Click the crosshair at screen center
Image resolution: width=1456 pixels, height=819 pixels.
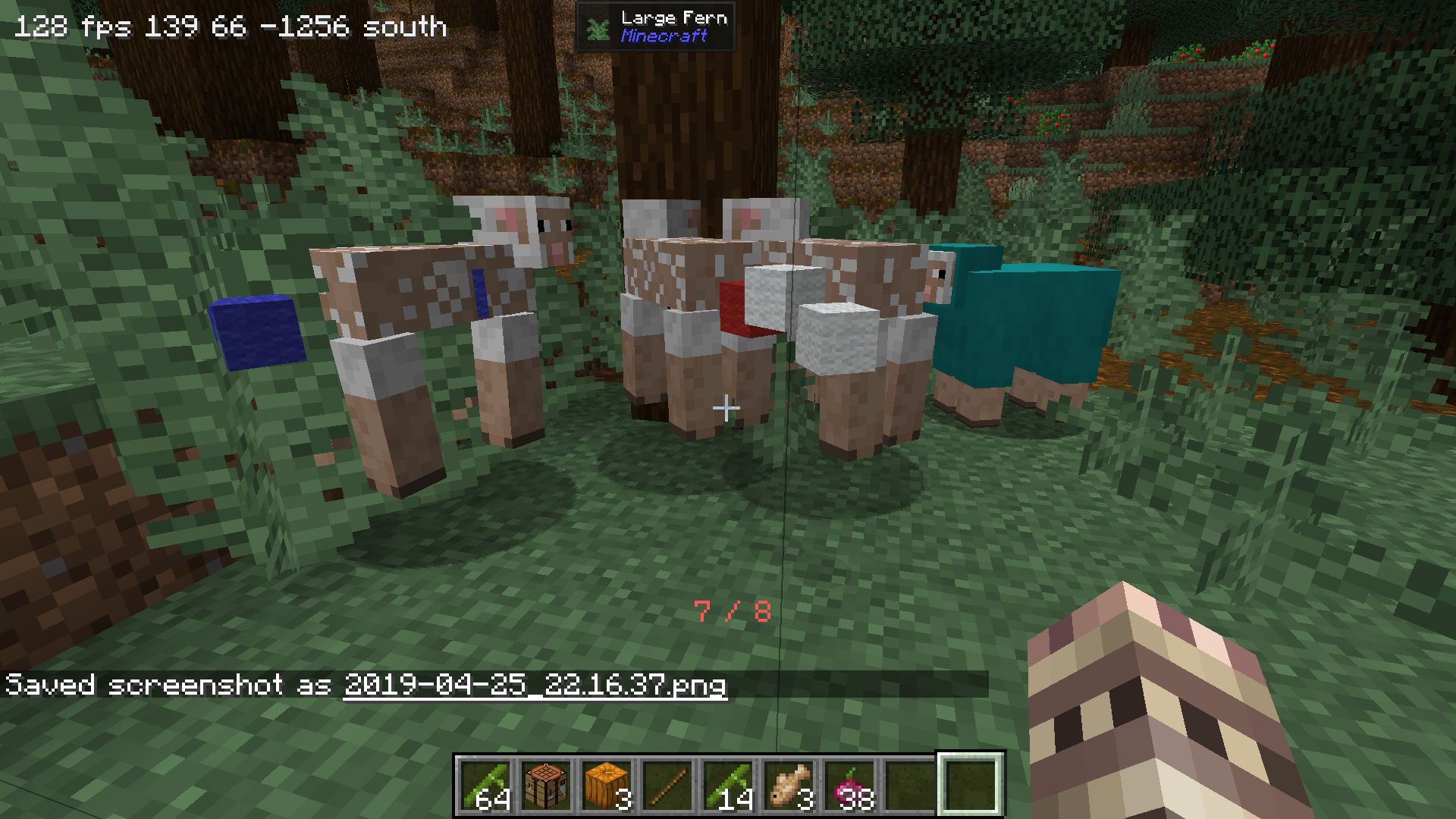point(726,408)
